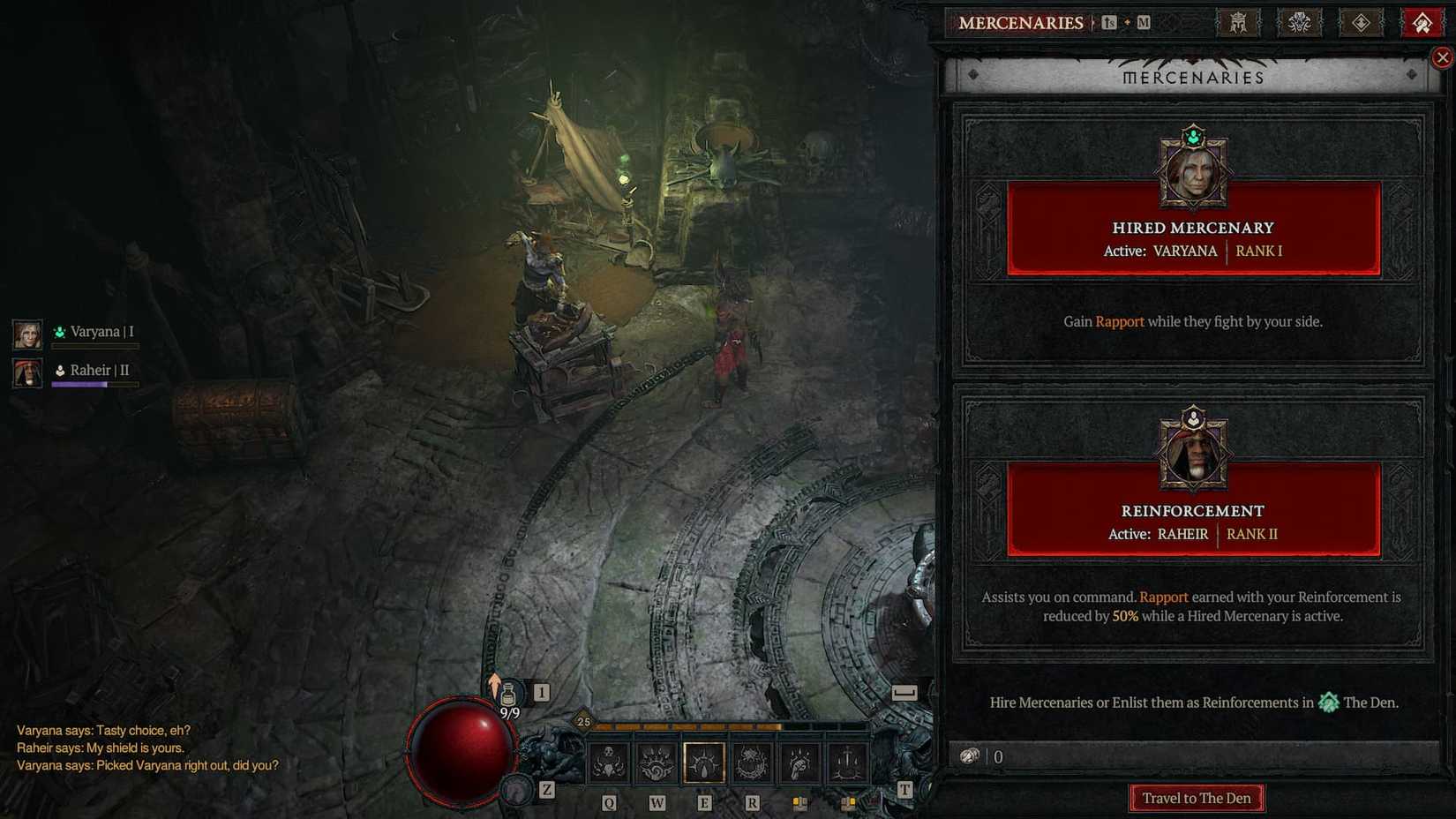
Task: Click Raheir's rapport progress bar
Action: point(95,384)
